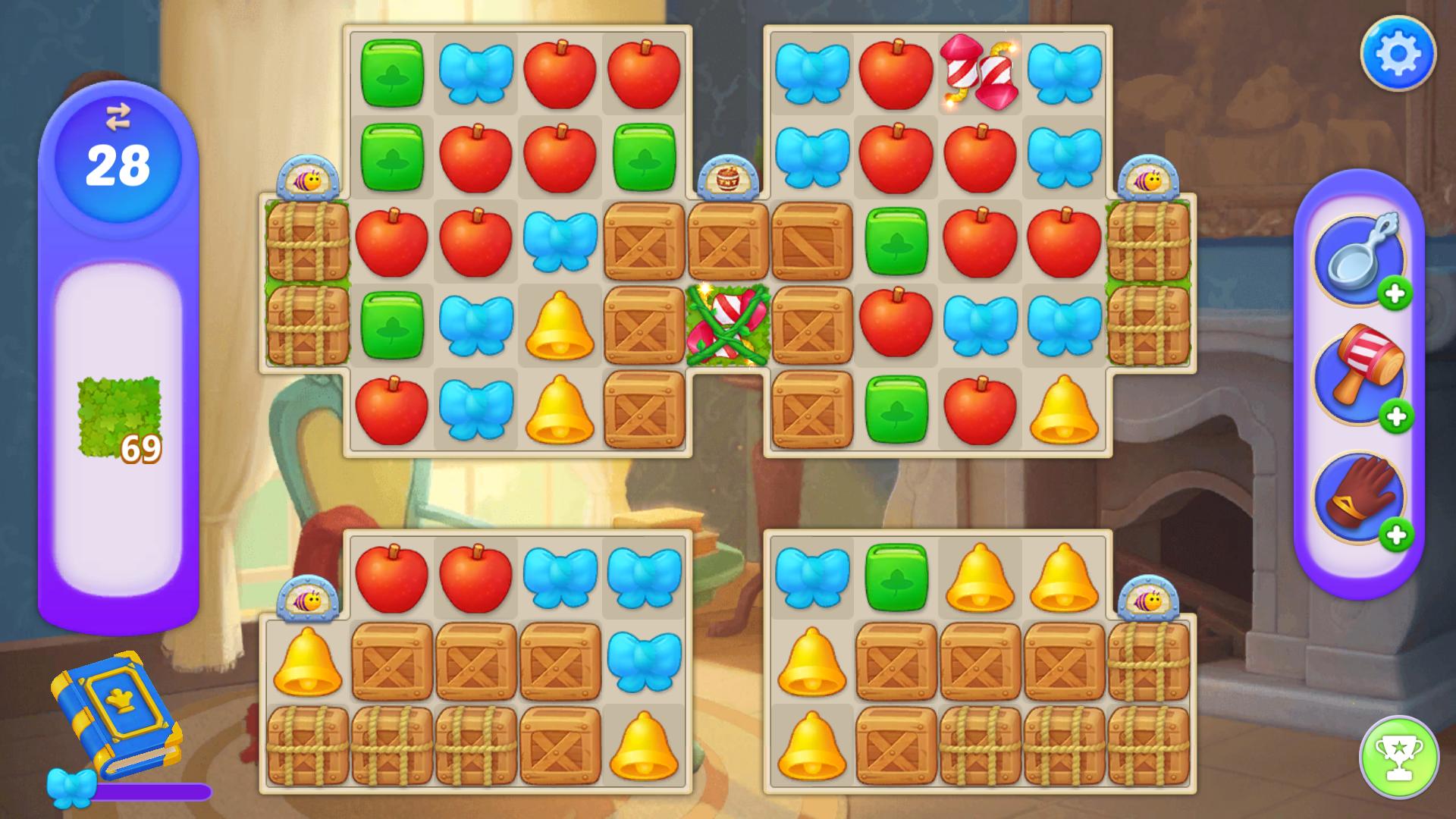Tap the bee badge on the left board
The width and height of the screenshot is (1456, 819).
pos(306,178)
